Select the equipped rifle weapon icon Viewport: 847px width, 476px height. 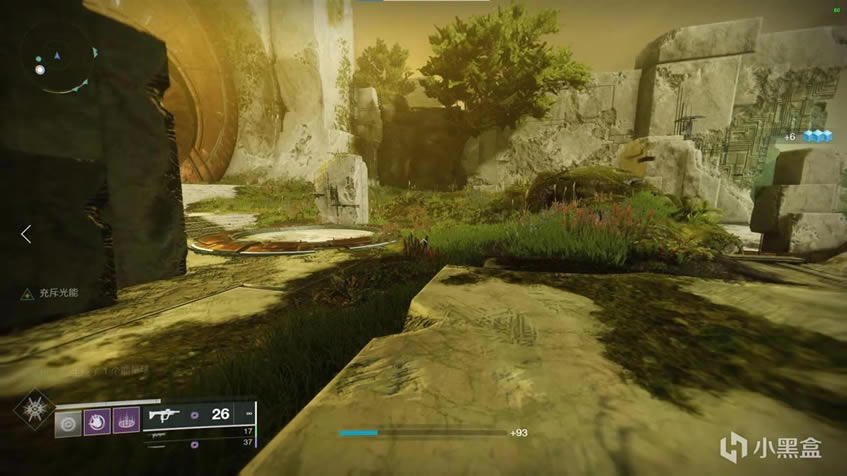coord(164,413)
